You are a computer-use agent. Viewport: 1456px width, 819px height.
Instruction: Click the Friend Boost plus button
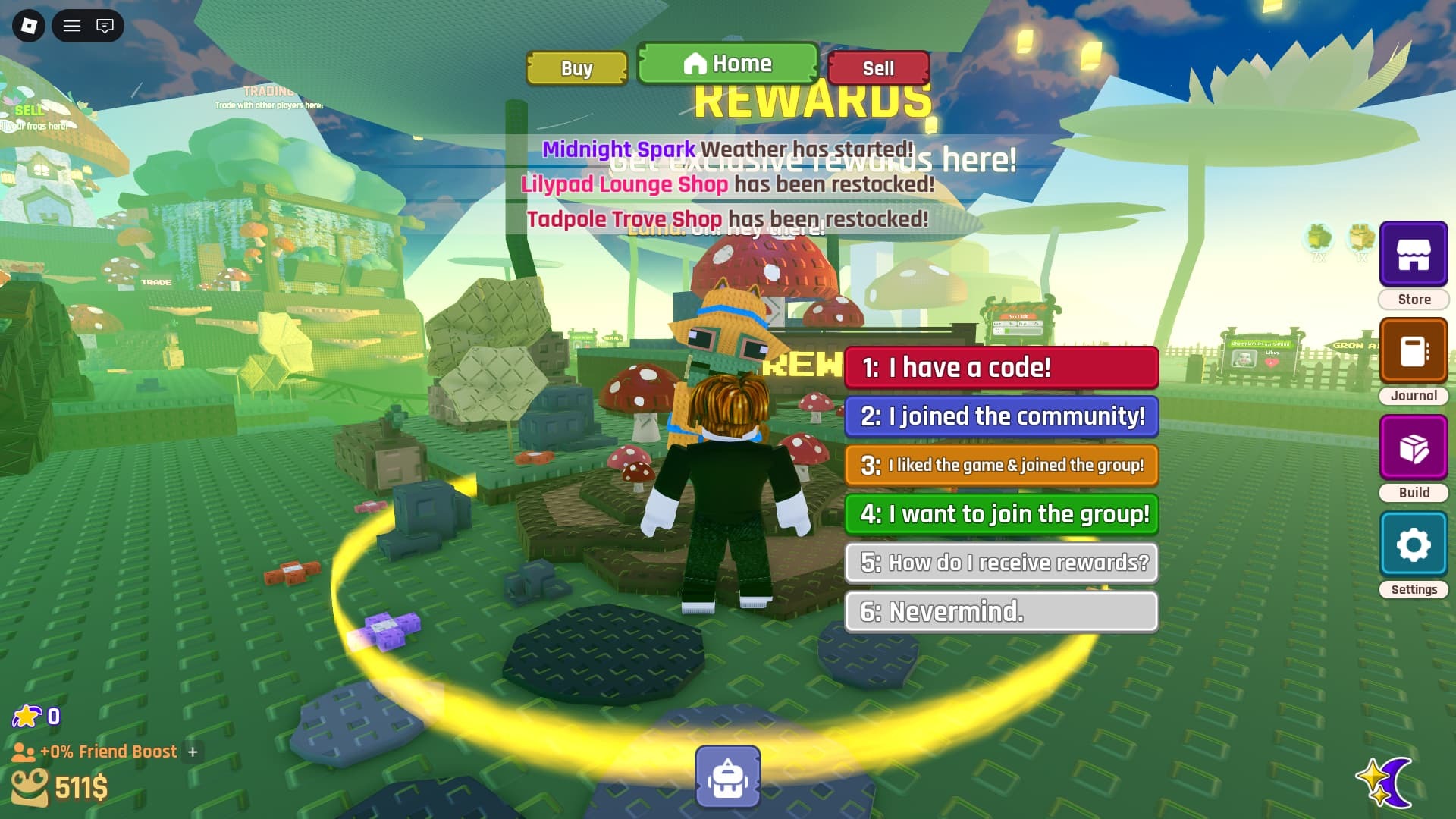coord(194,752)
